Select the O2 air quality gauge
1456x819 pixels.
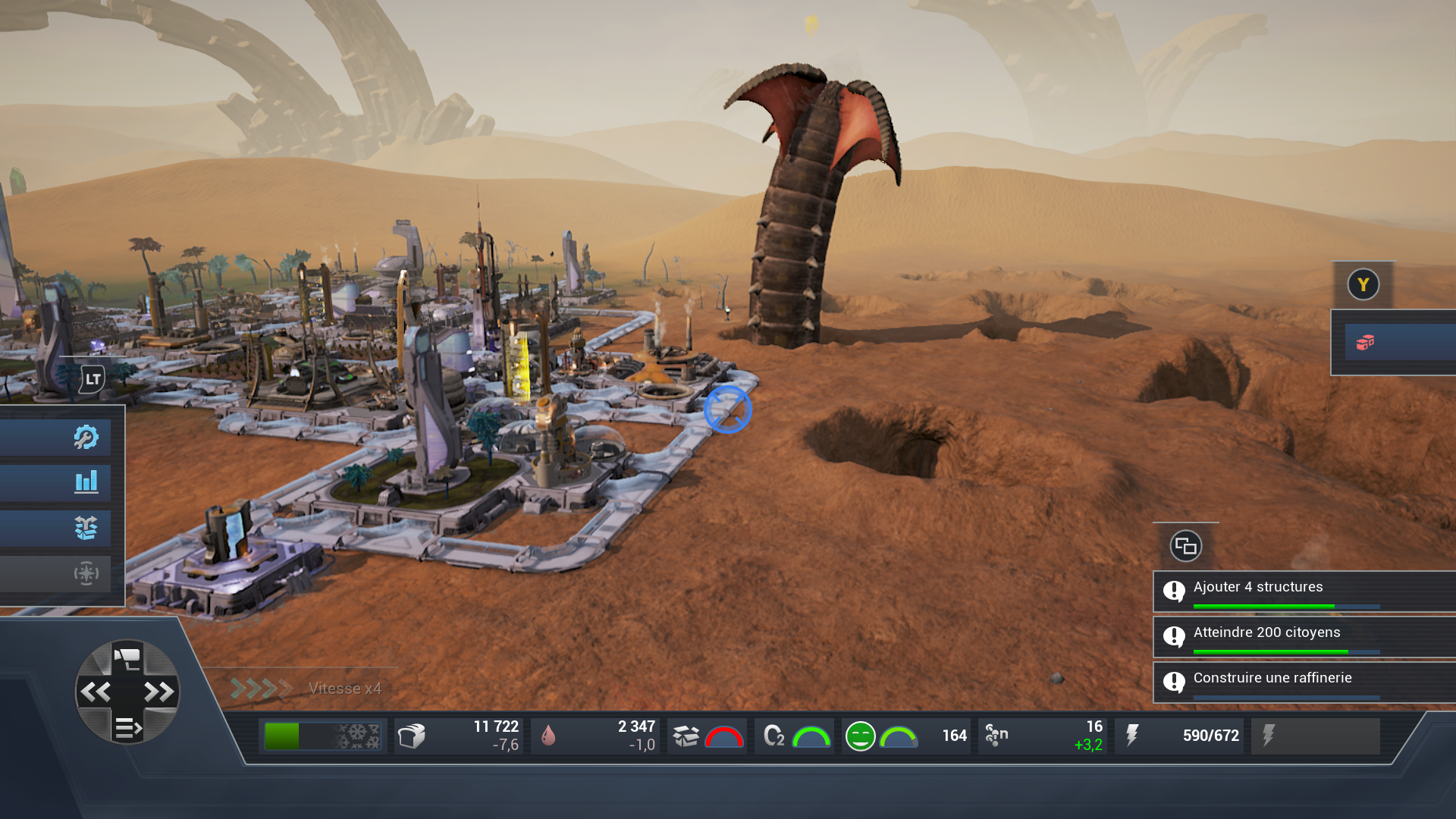[794, 736]
